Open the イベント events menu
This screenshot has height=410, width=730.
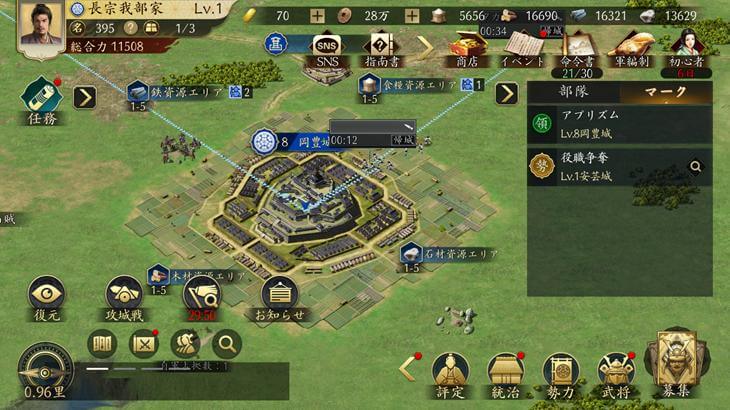point(523,47)
